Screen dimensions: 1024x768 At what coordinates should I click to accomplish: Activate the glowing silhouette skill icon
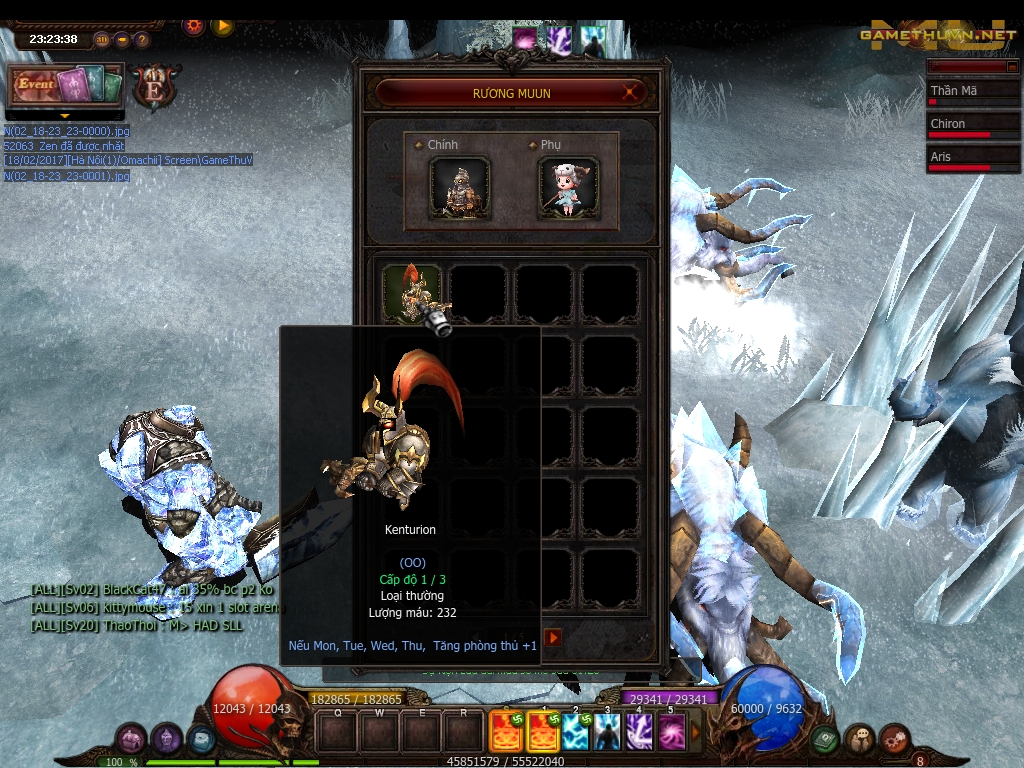tap(607, 731)
